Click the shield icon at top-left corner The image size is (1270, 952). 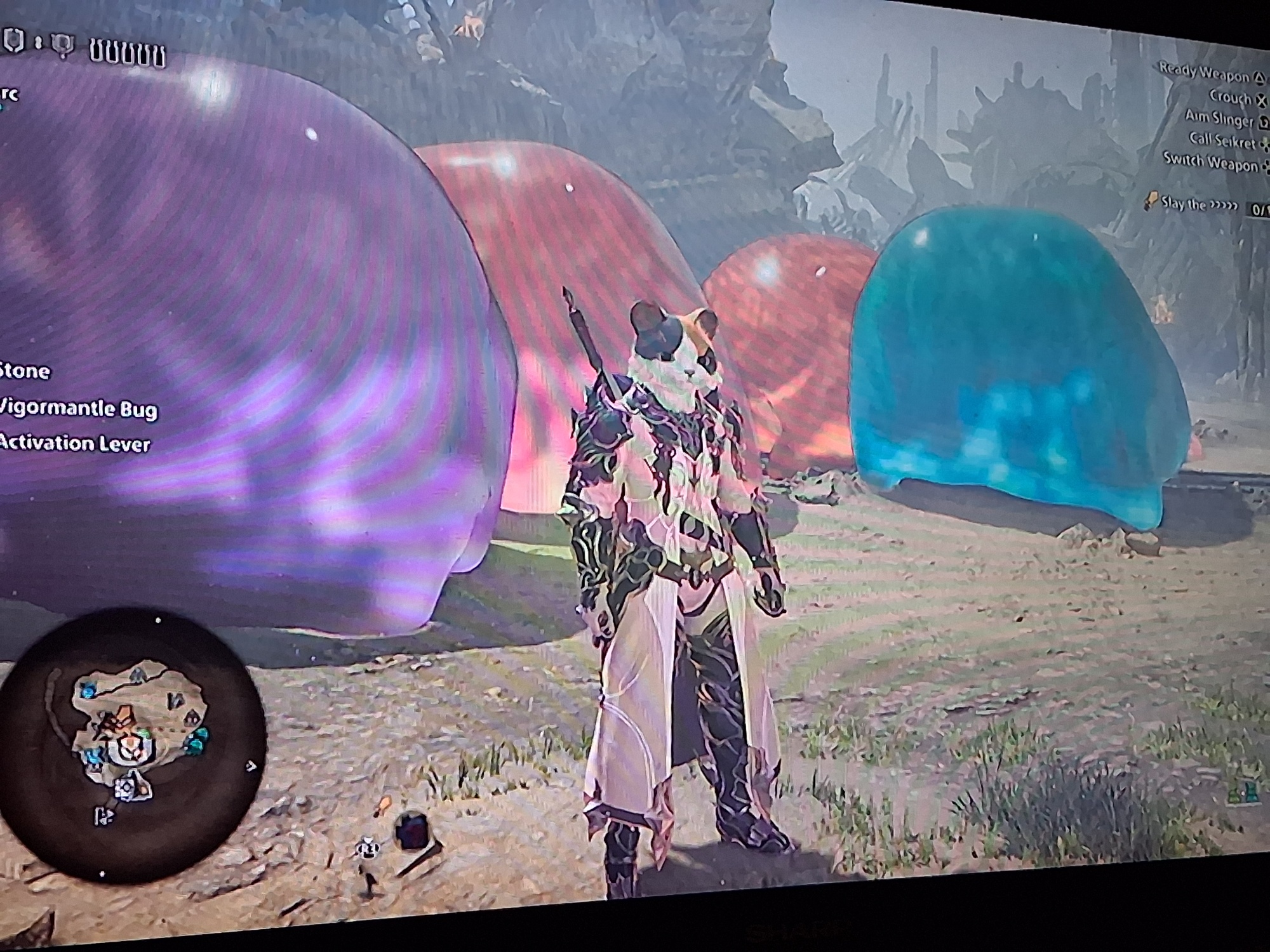[14, 42]
